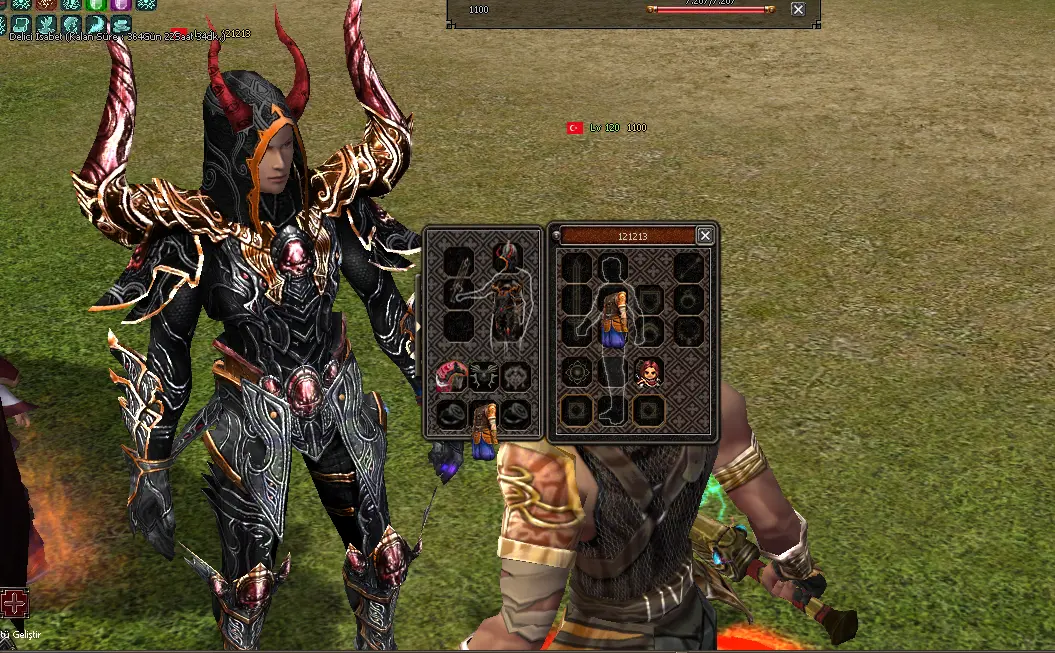Click the crescent moon buff icon
The image size is (1055, 653).
pos(97,25)
